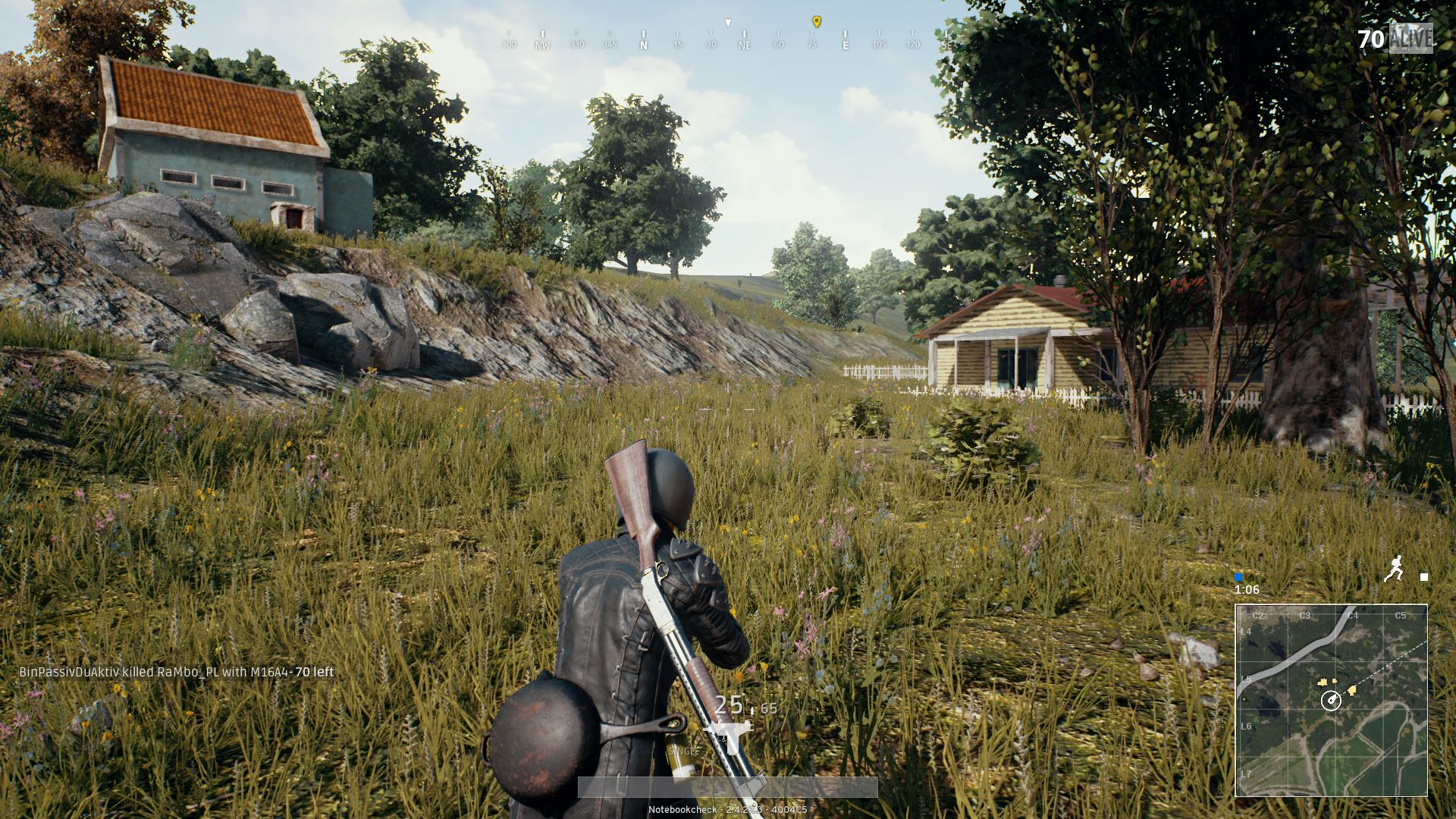Click the yellow waypoint marker on the compass

[817, 22]
